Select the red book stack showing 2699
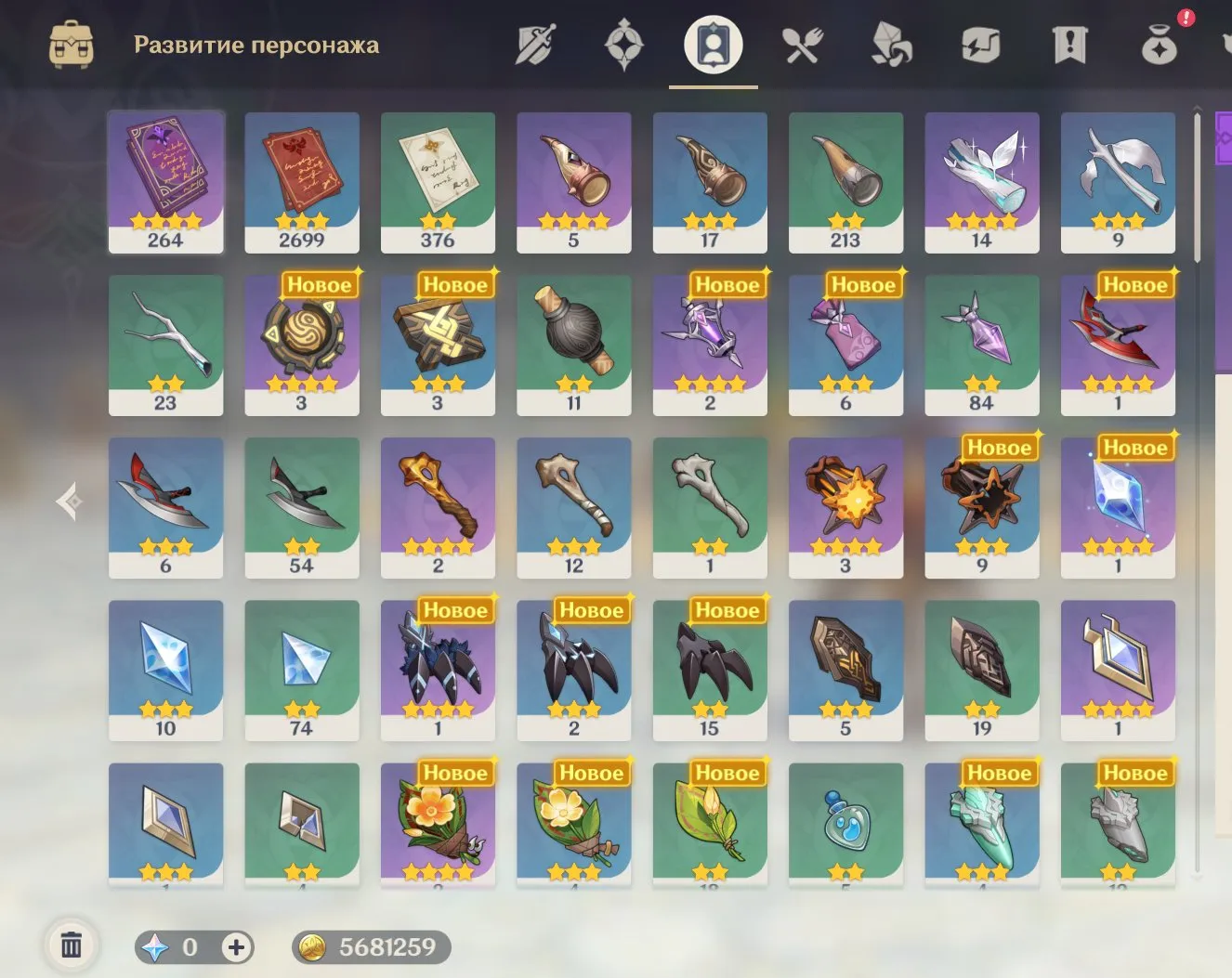Viewport: 1232px width, 978px height. point(301,182)
